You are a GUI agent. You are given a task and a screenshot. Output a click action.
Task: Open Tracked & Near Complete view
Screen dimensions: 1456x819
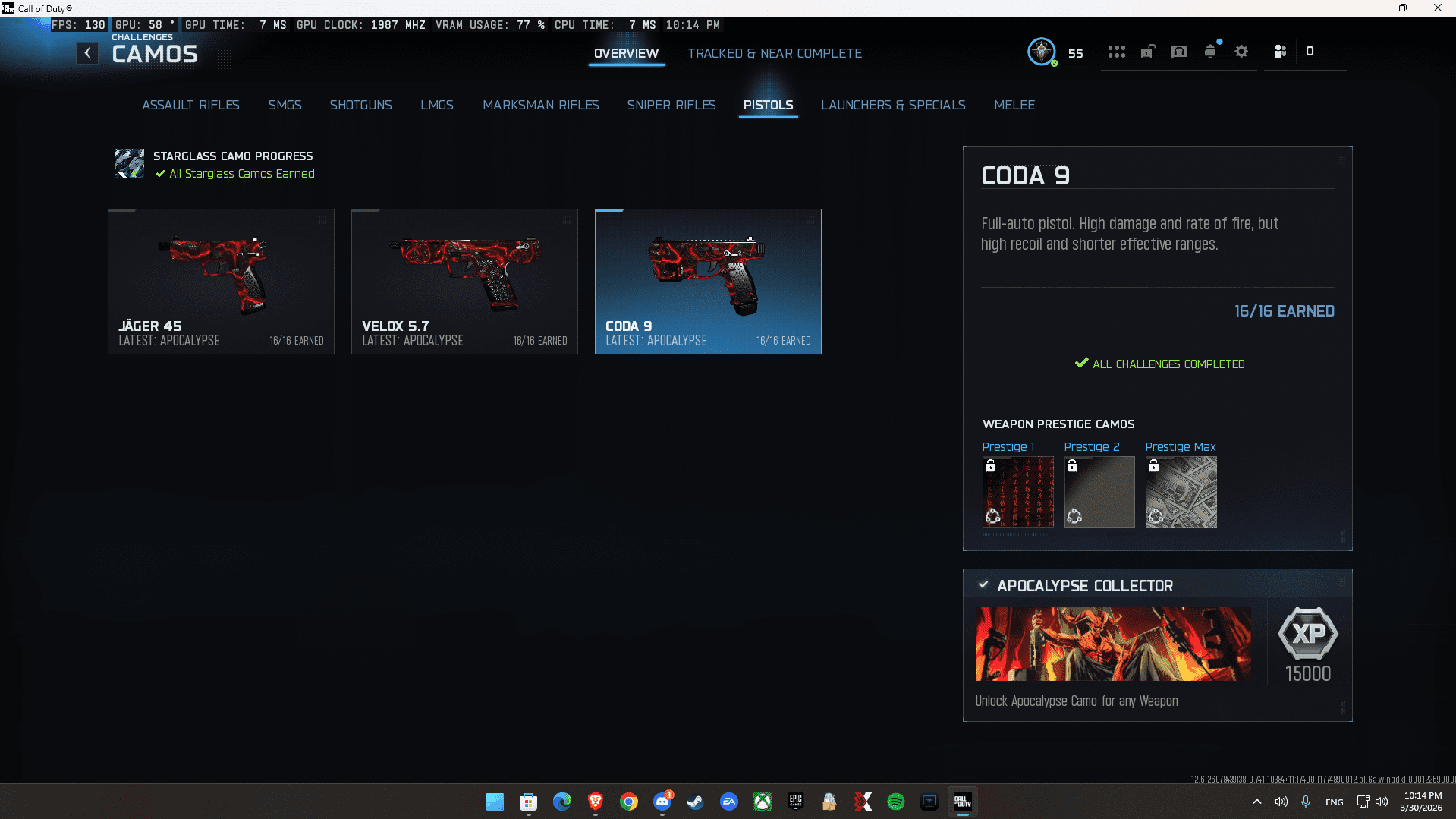click(775, 53)
